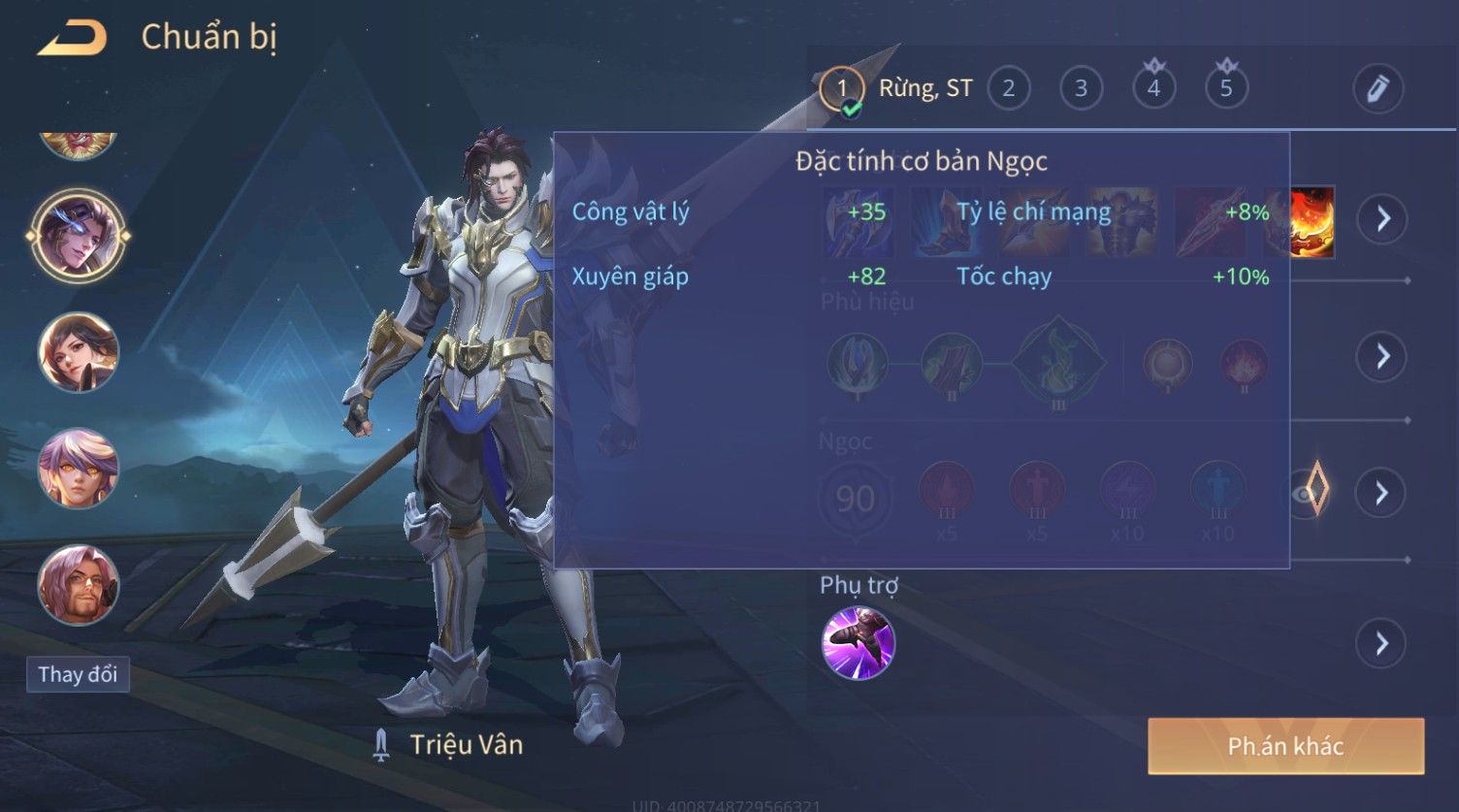Click the "Ph.án khác" button

tap(1285, 746)
